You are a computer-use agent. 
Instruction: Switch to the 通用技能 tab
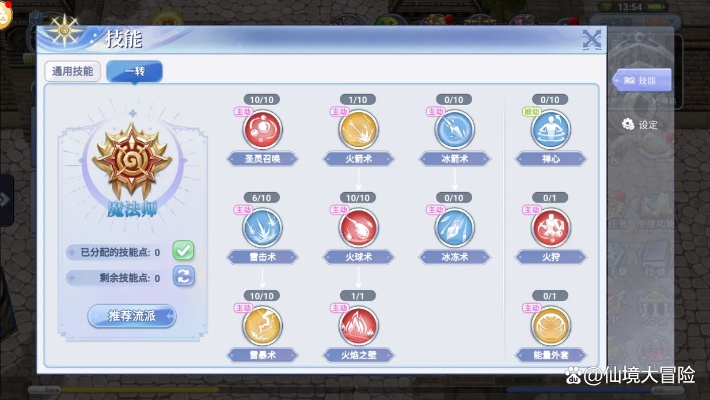(73, 71)
